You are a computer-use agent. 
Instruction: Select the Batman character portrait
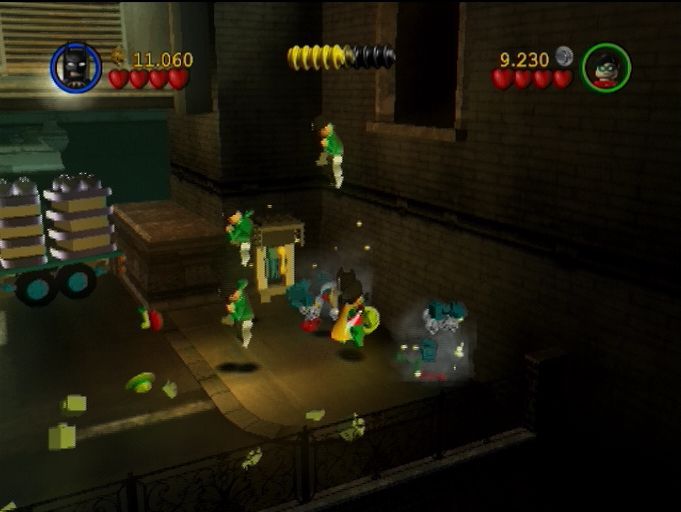point(76,67)
